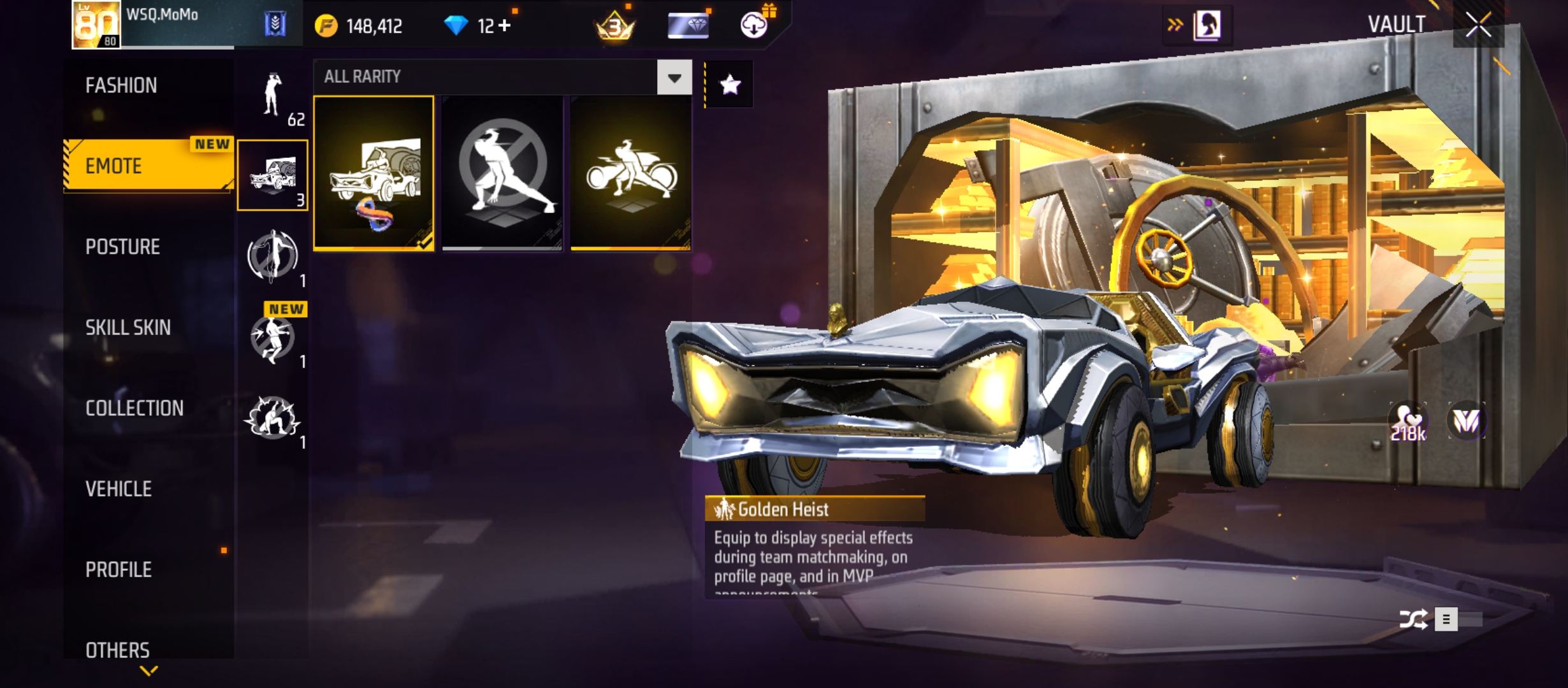Open the player avatar level 80 profile

96,25
